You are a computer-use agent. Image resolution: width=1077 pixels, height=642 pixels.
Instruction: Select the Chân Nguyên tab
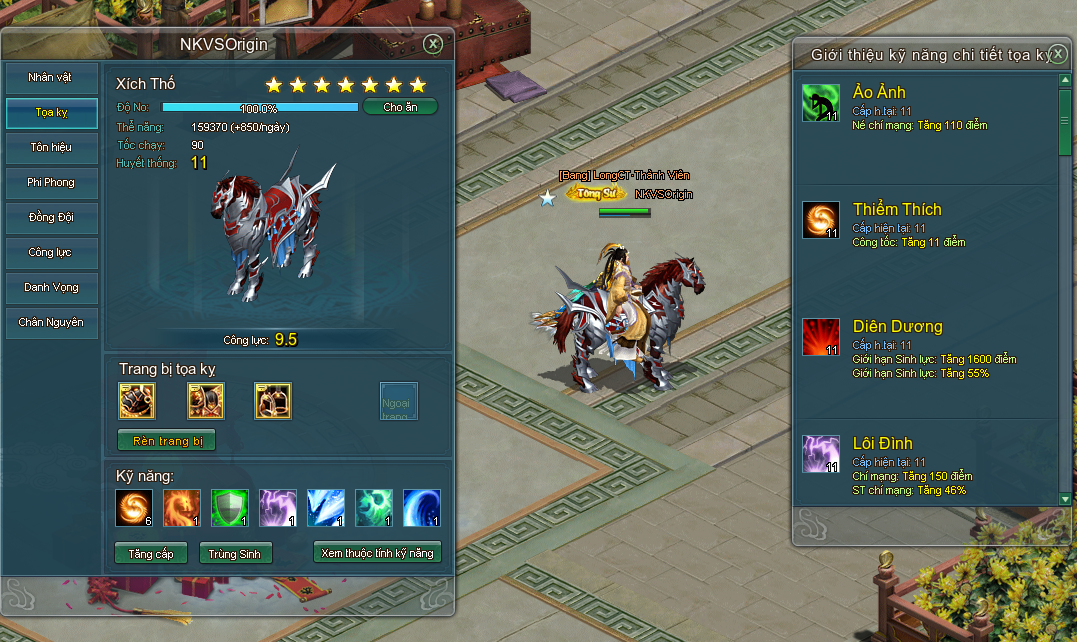click(x=52, y=323)
